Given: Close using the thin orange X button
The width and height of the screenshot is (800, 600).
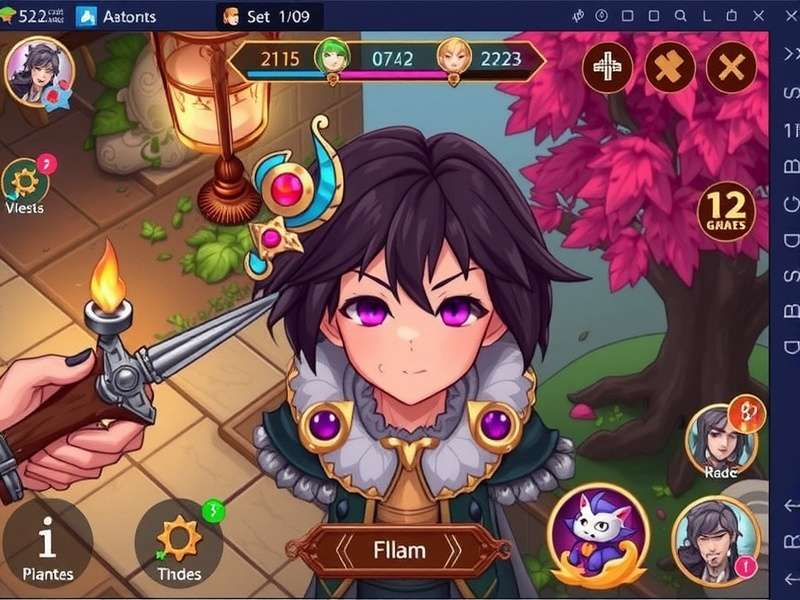Looking at the screenshot, I should (x=732, y=68).
